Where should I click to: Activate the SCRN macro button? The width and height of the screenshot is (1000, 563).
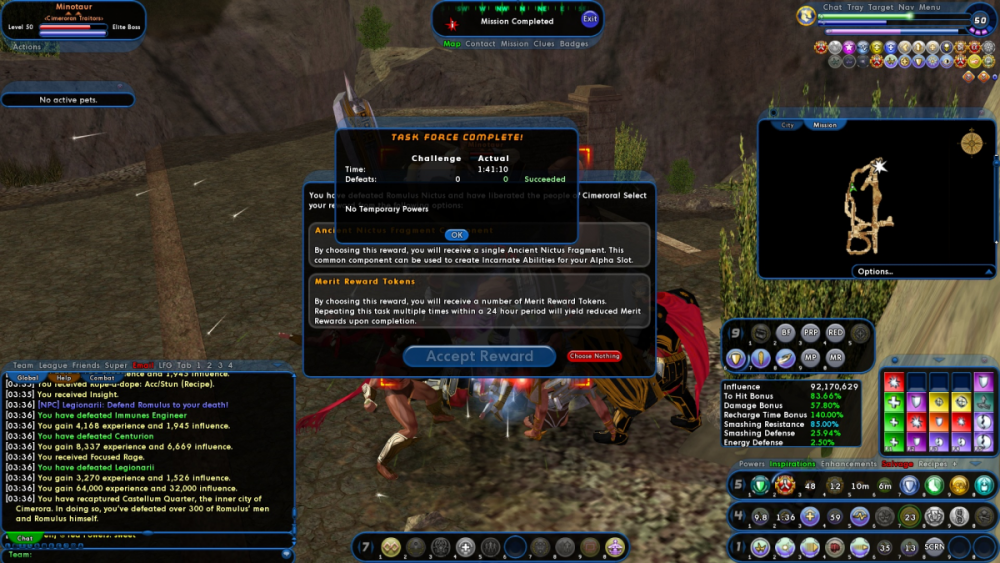[933, 547]
